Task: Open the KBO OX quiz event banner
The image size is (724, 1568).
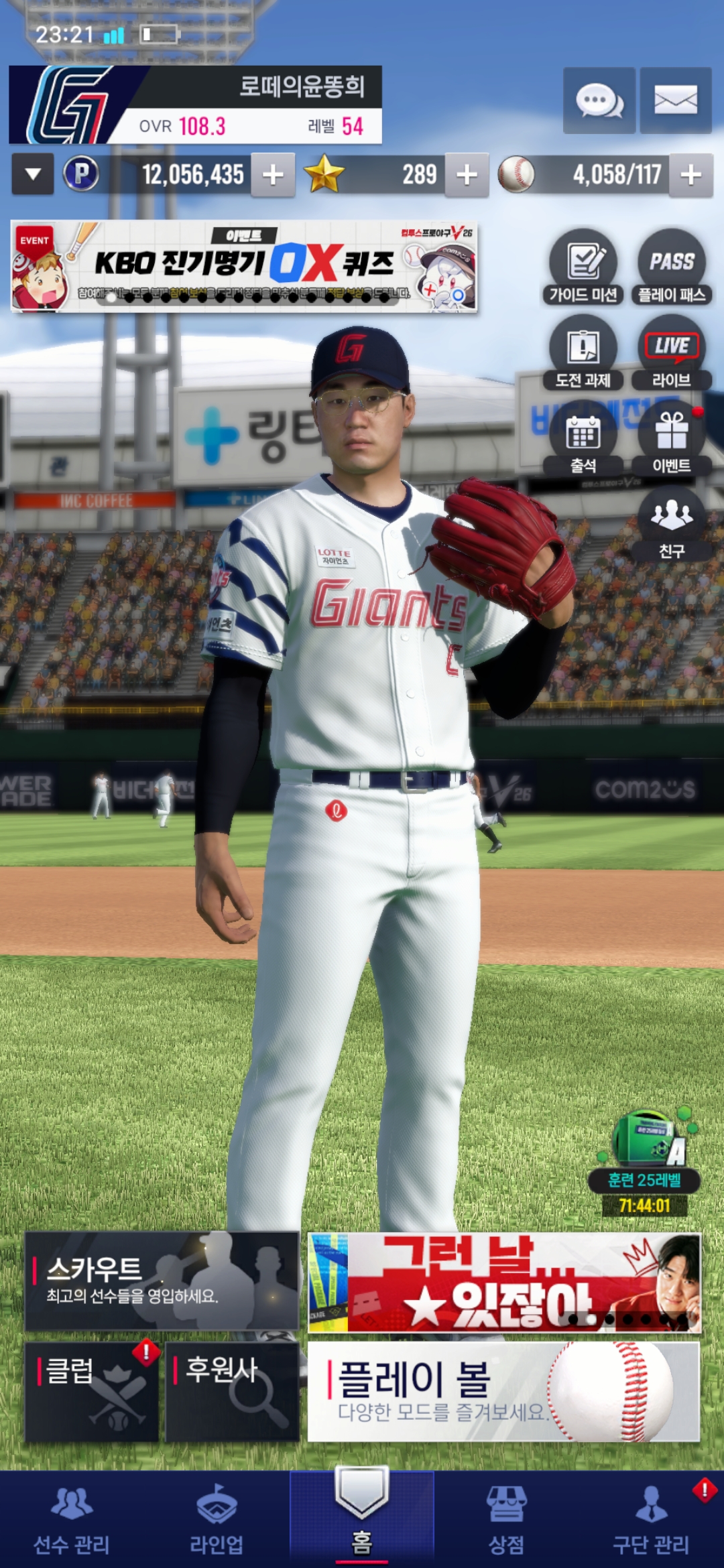Action: pos(244,267)
